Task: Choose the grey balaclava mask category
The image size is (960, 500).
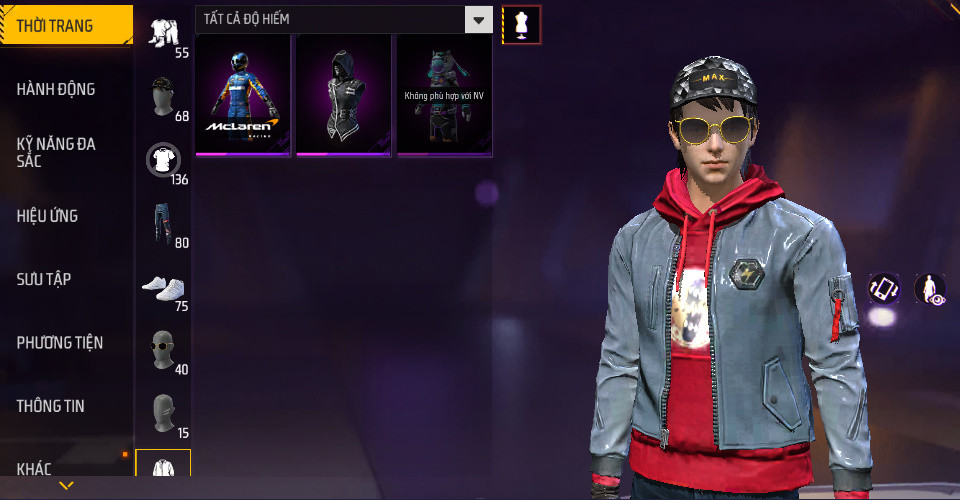Action: coord(163,412)
